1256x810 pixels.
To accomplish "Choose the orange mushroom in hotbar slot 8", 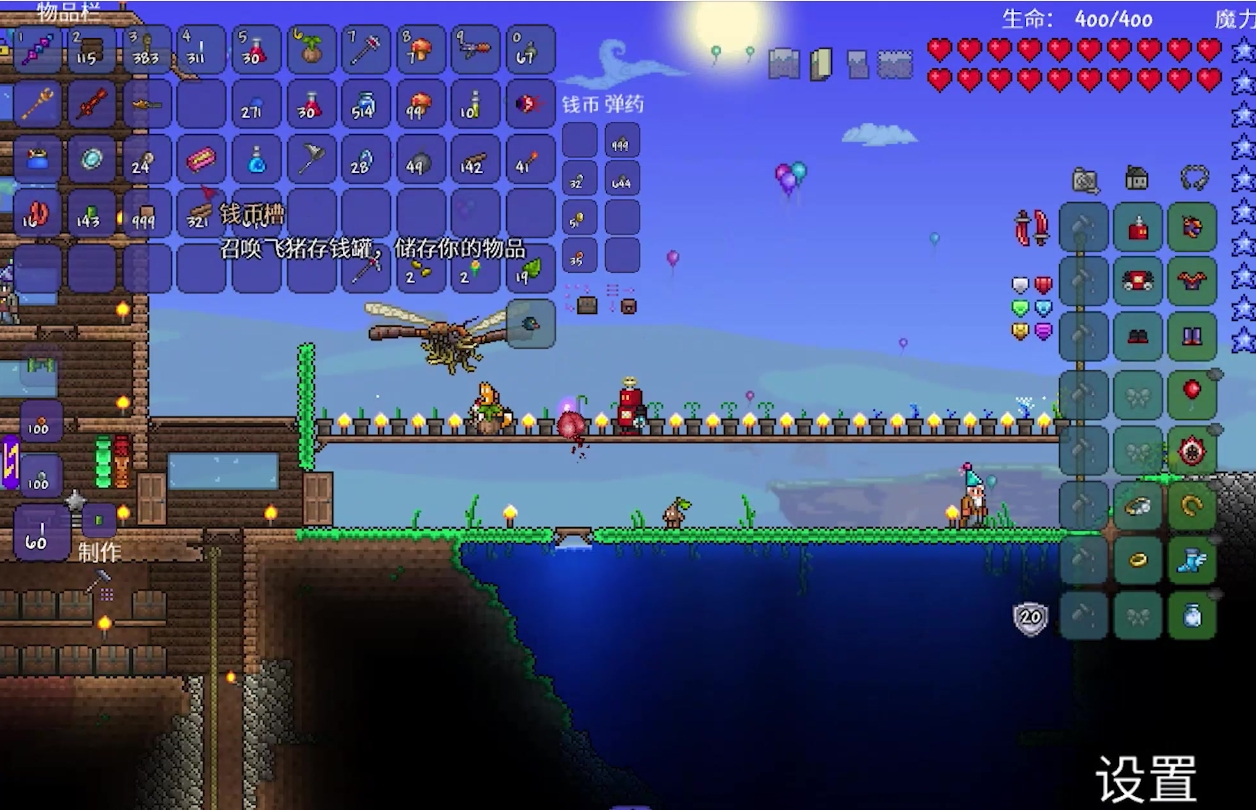I will click(420, 50).
